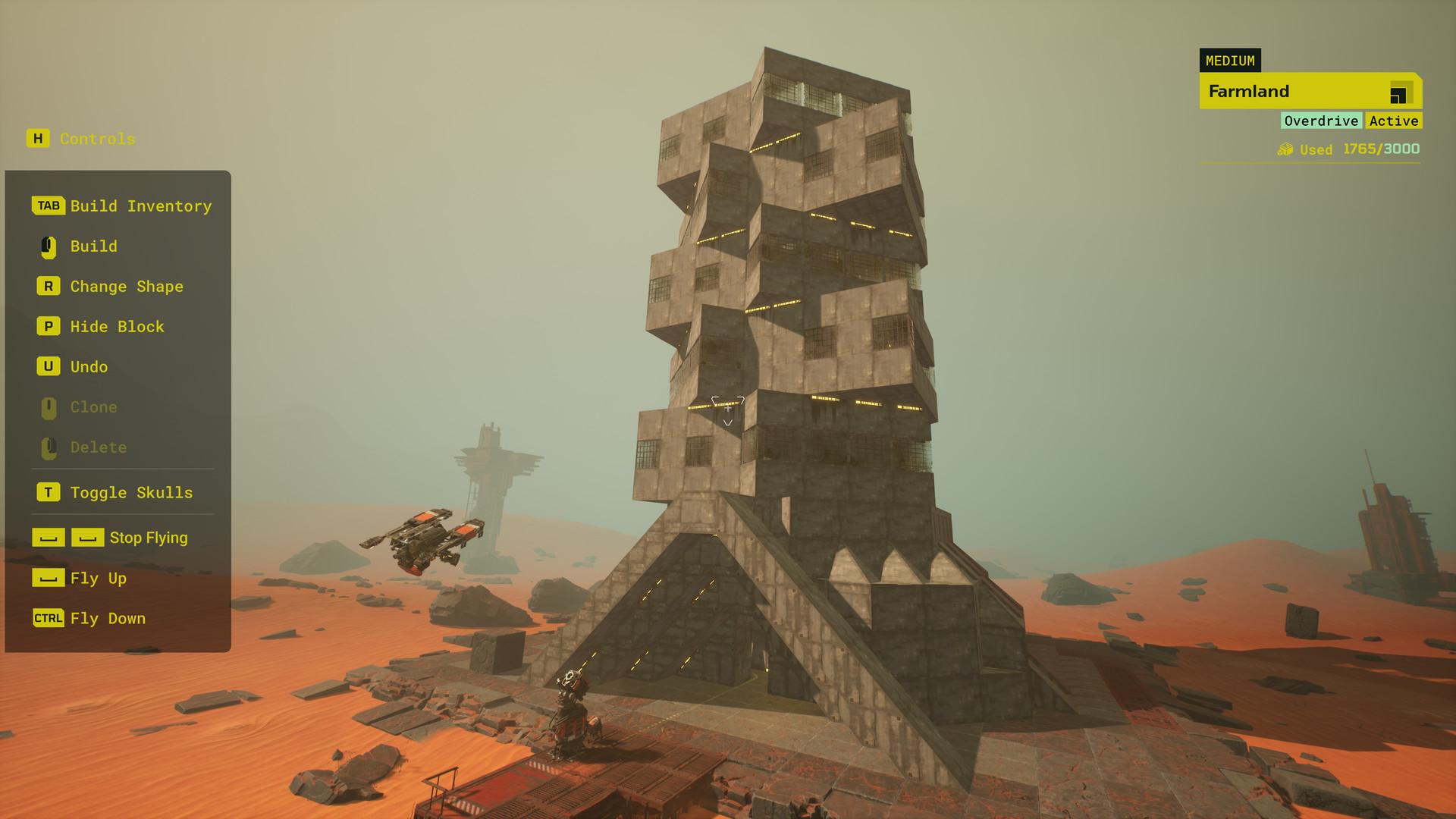Collapse the Controls help panel header
This screenshot has height=819, width=1456.
click(x=81, y=139)
